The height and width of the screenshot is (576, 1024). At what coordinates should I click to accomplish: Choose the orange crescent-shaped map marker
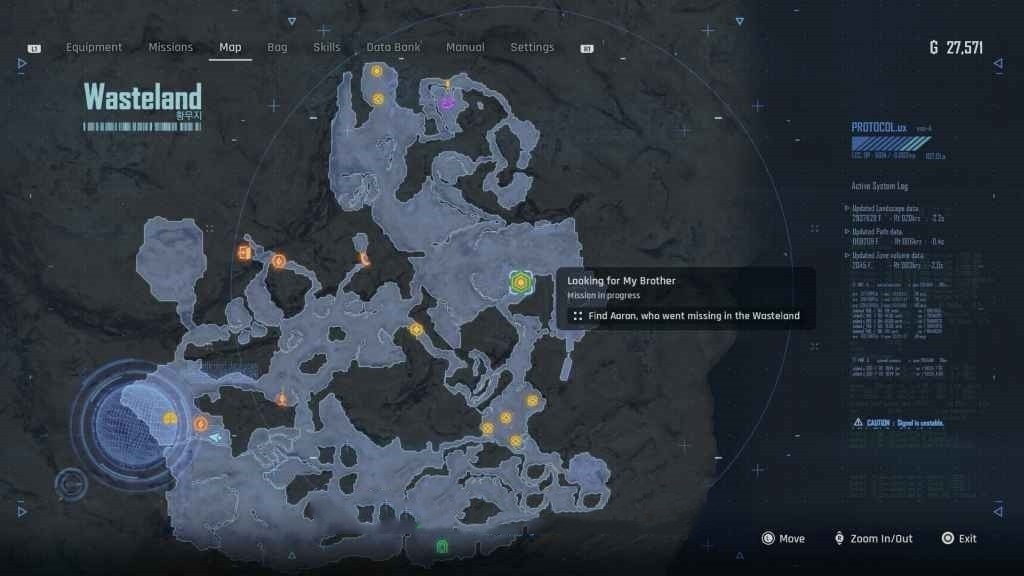pos(366,260)
